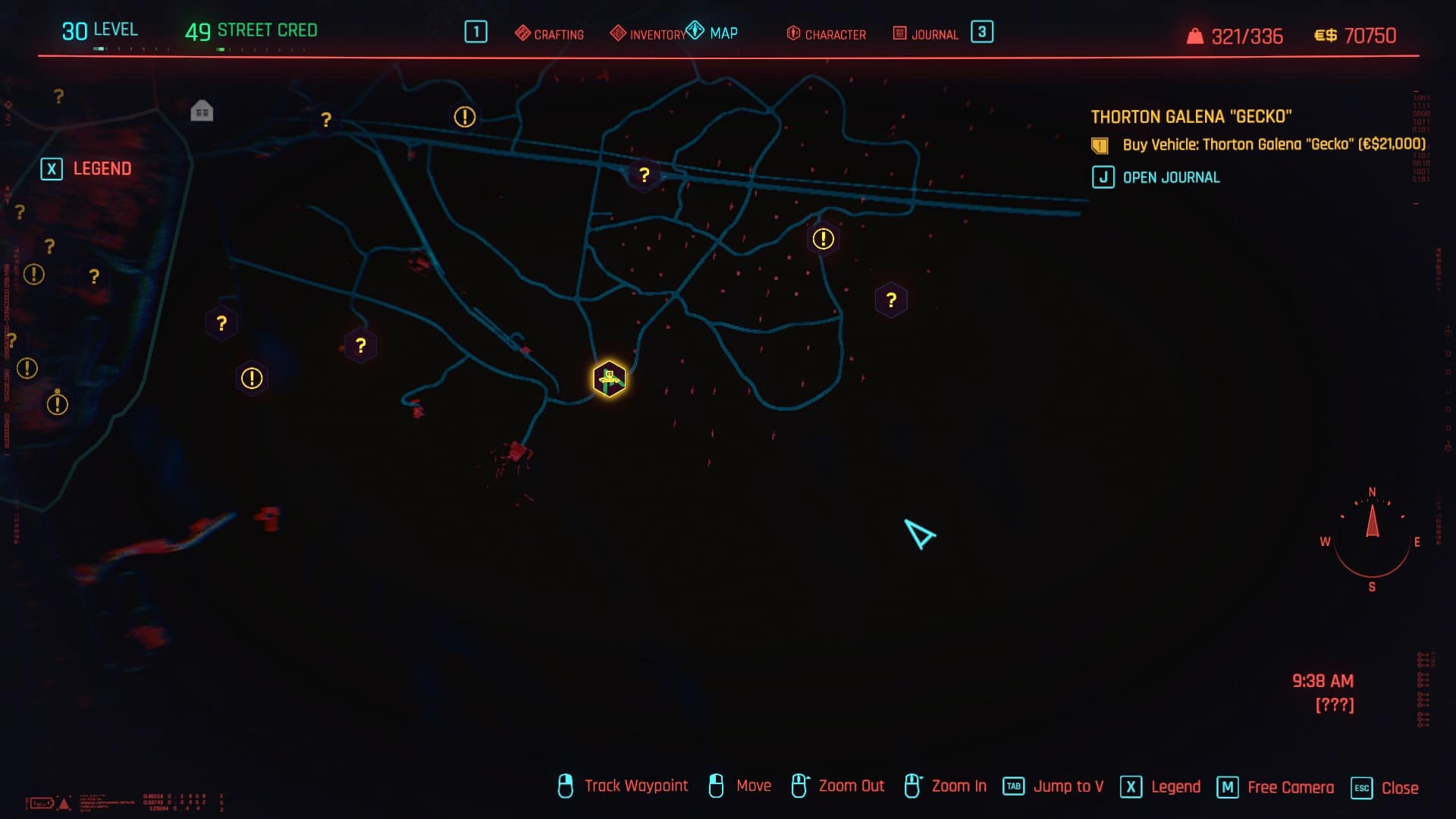Switch to the Inventory tab

[x=648, y=34]
